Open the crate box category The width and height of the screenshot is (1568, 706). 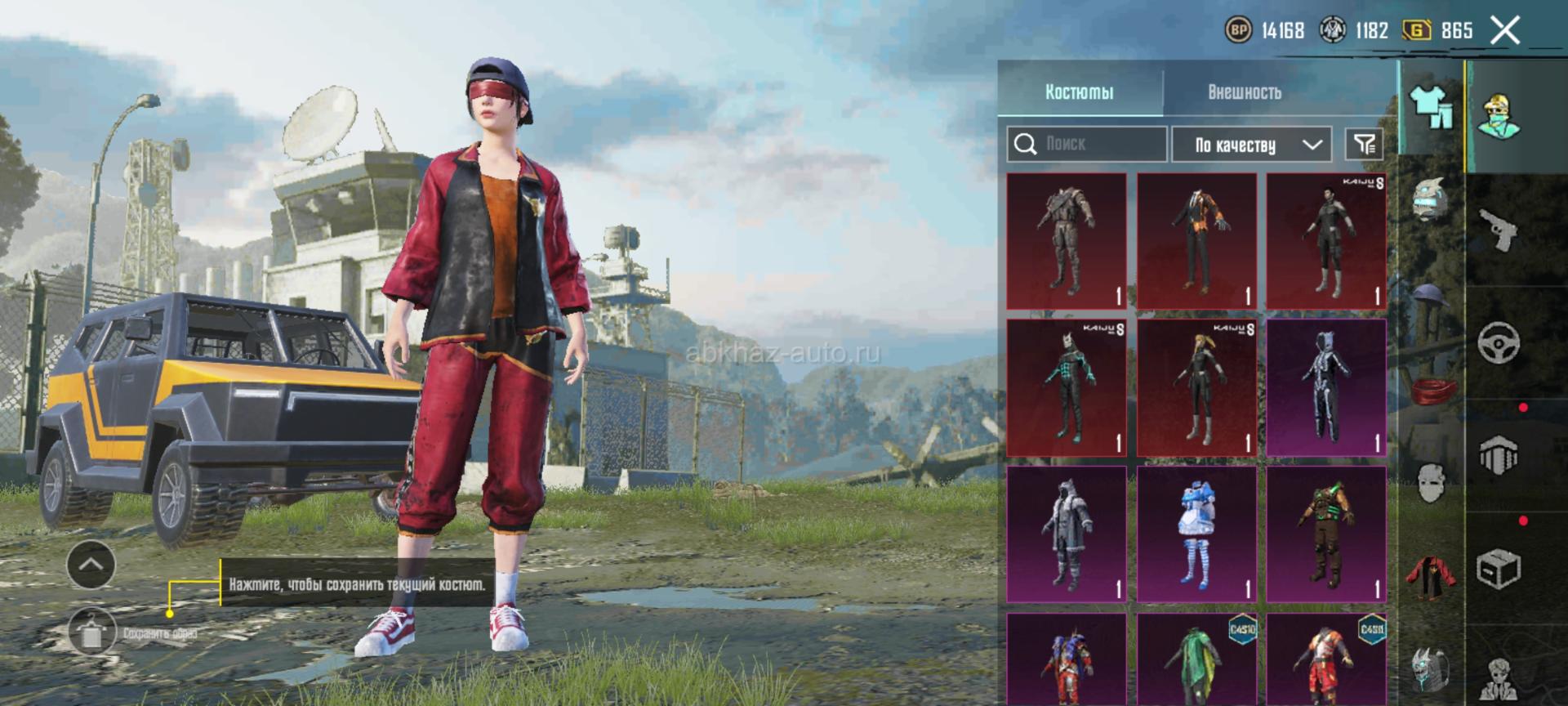(x=1499, y=568)
